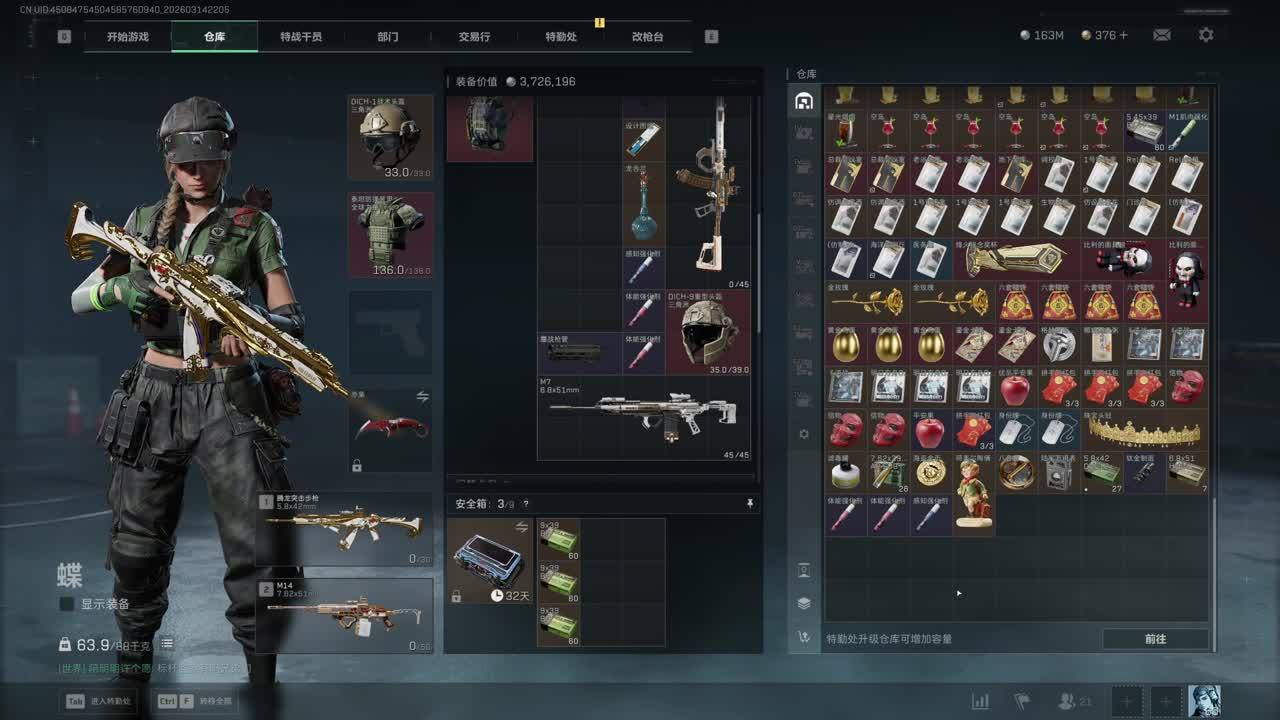
Task: Select the 特勤处 tab
Action: [x=561, y=37]
